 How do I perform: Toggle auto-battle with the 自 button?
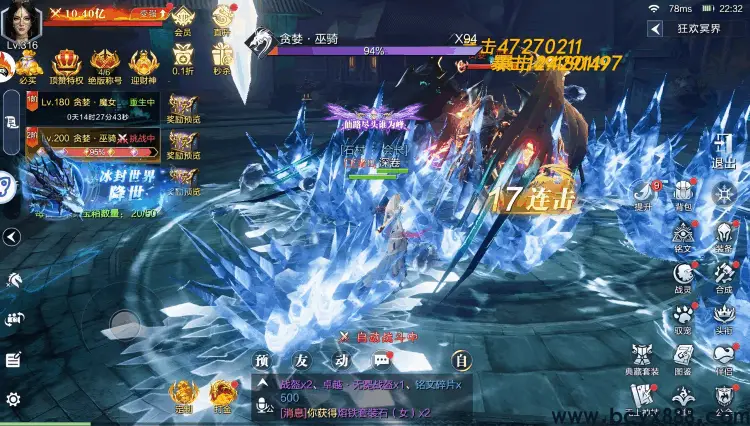(461, 360)
